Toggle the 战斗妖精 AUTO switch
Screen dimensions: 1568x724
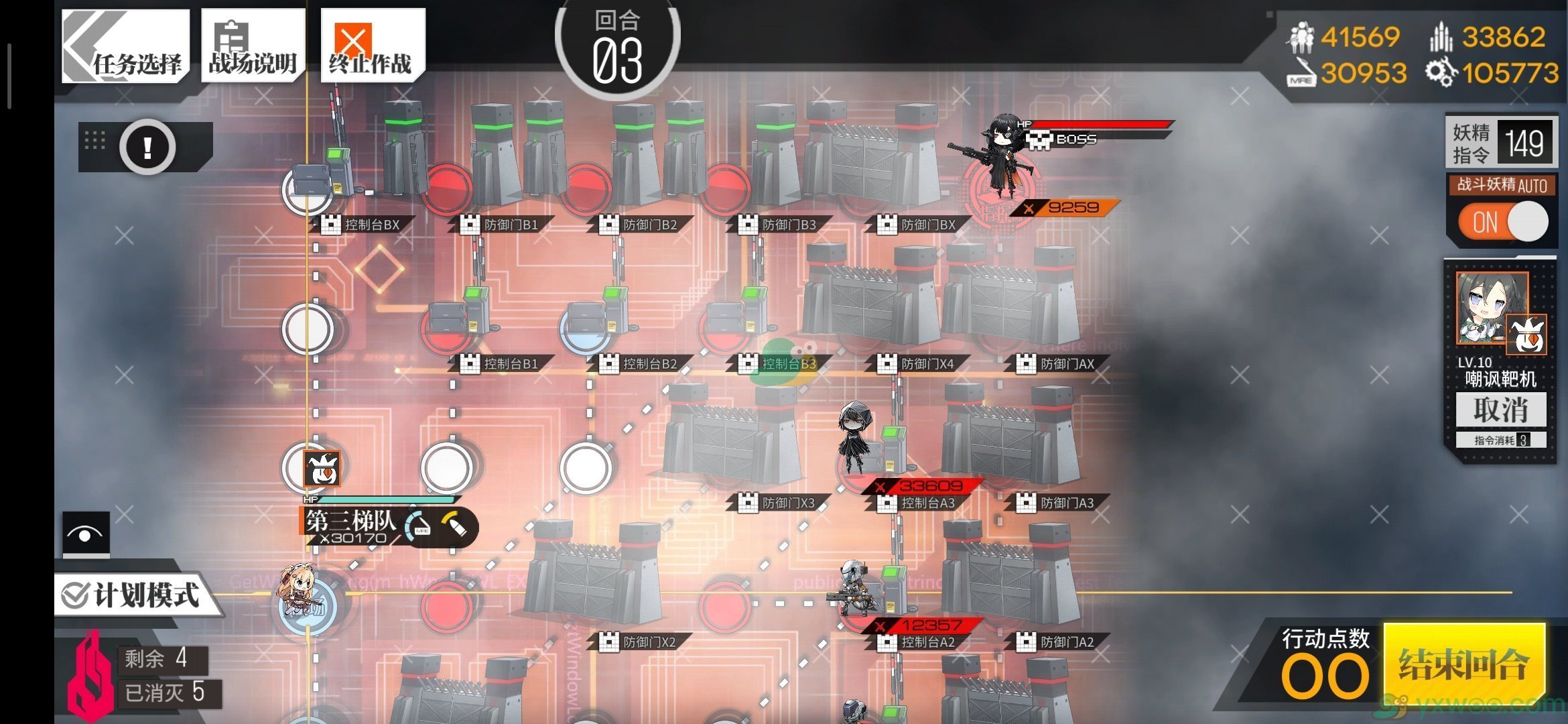(1502, 222)
